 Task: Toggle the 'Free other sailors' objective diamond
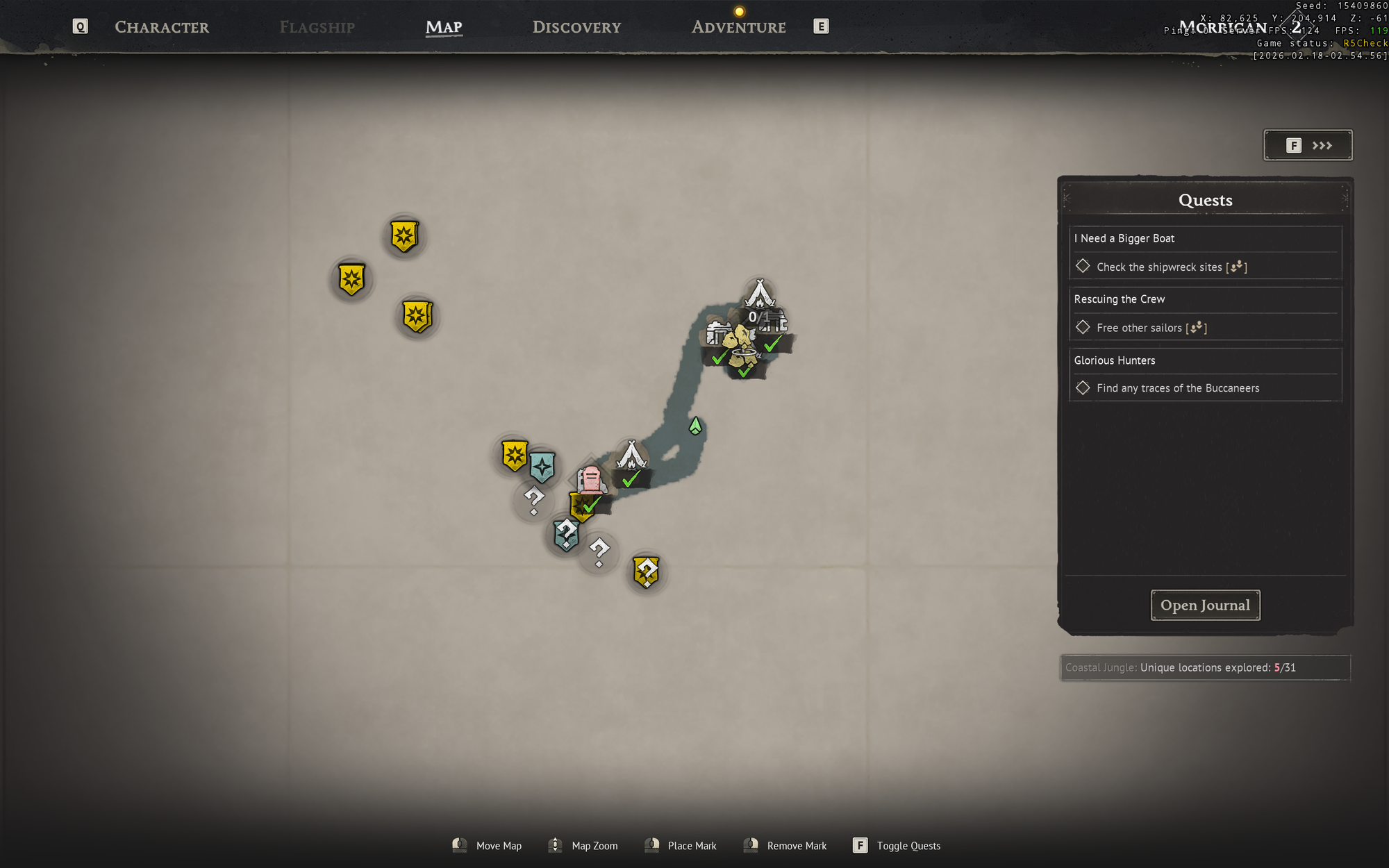coord(1083,327)
